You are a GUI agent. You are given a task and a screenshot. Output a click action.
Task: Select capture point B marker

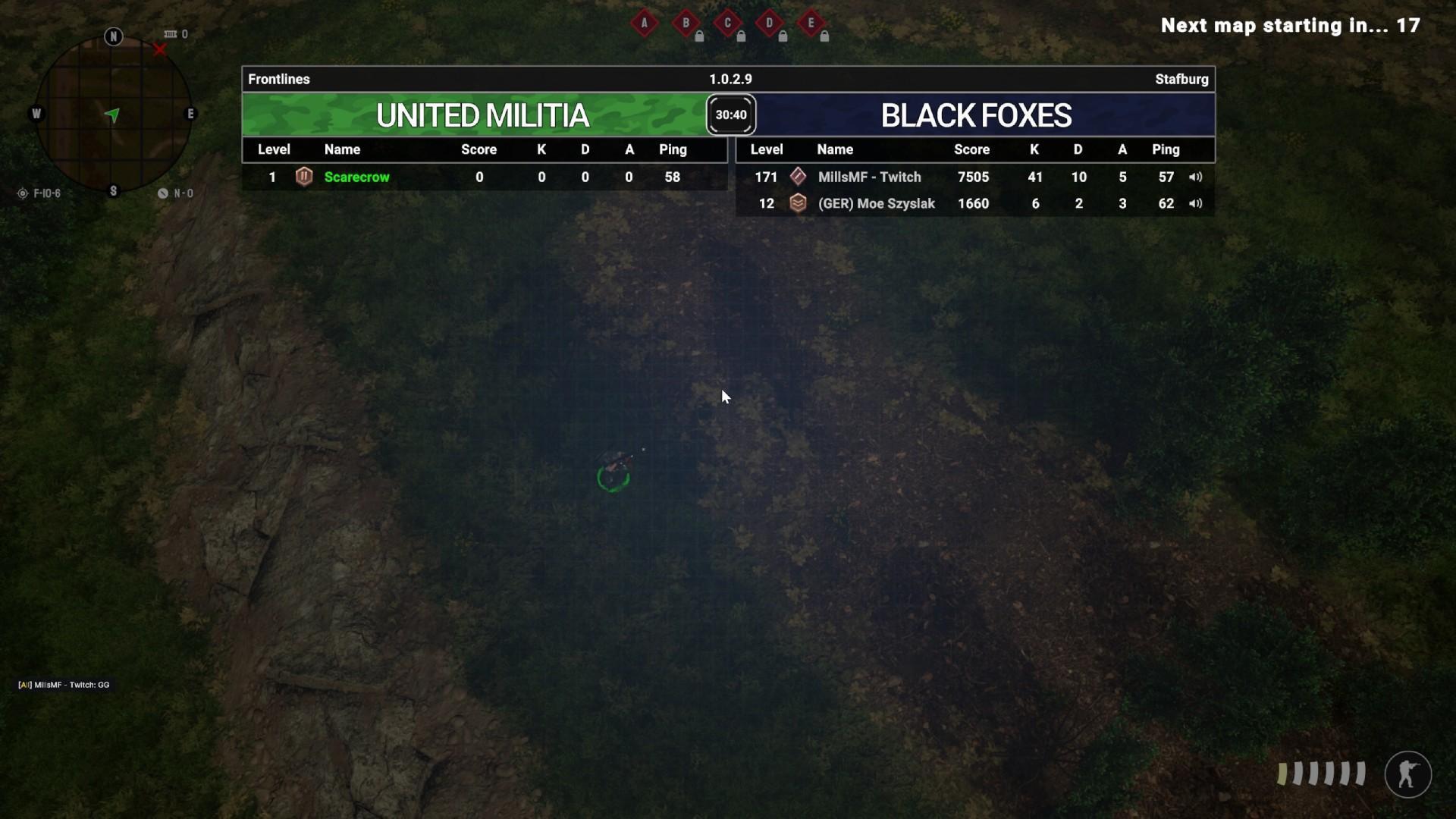[x=686, y=23]
